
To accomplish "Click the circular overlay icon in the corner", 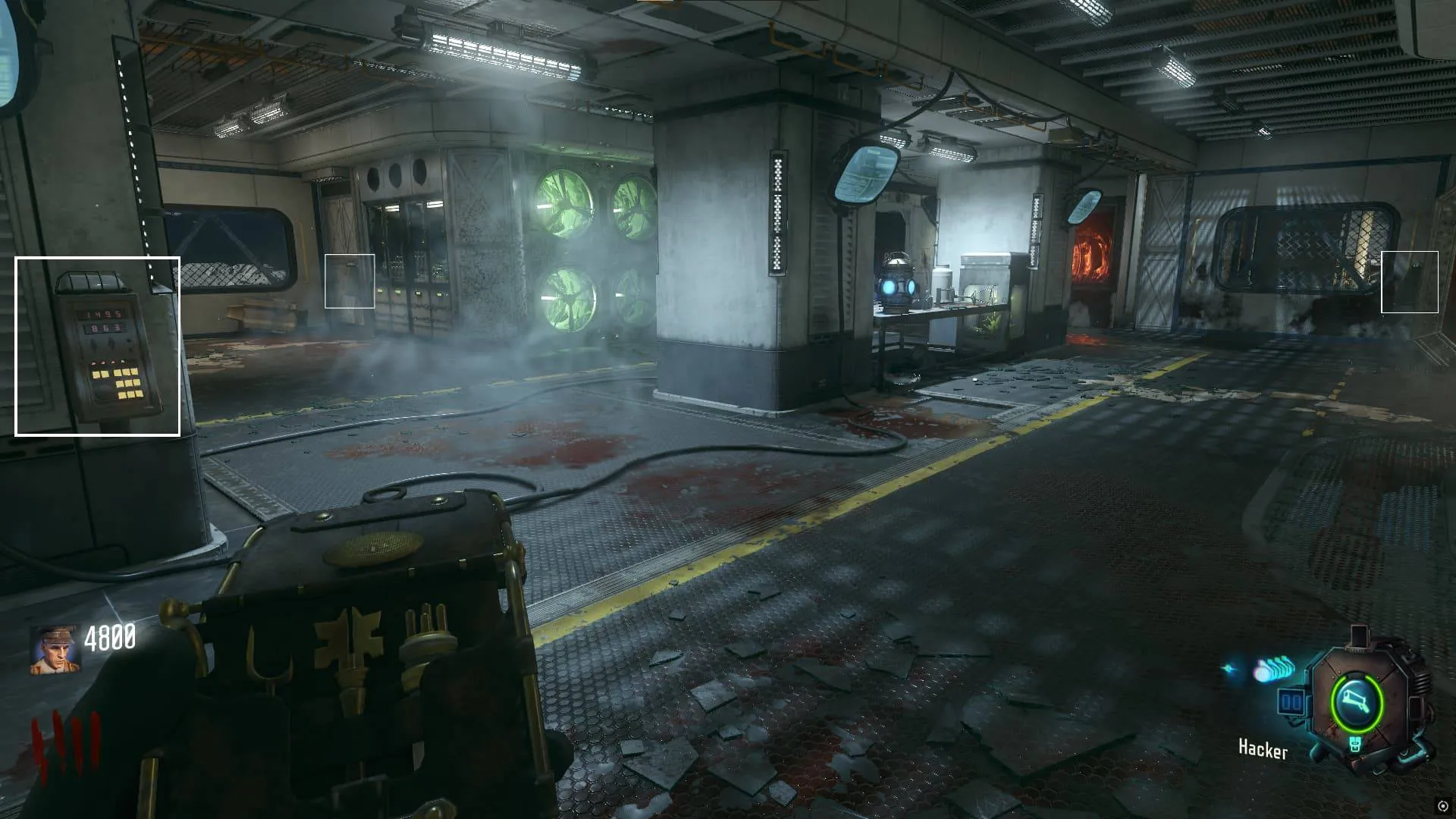I will pos(1442,806).
